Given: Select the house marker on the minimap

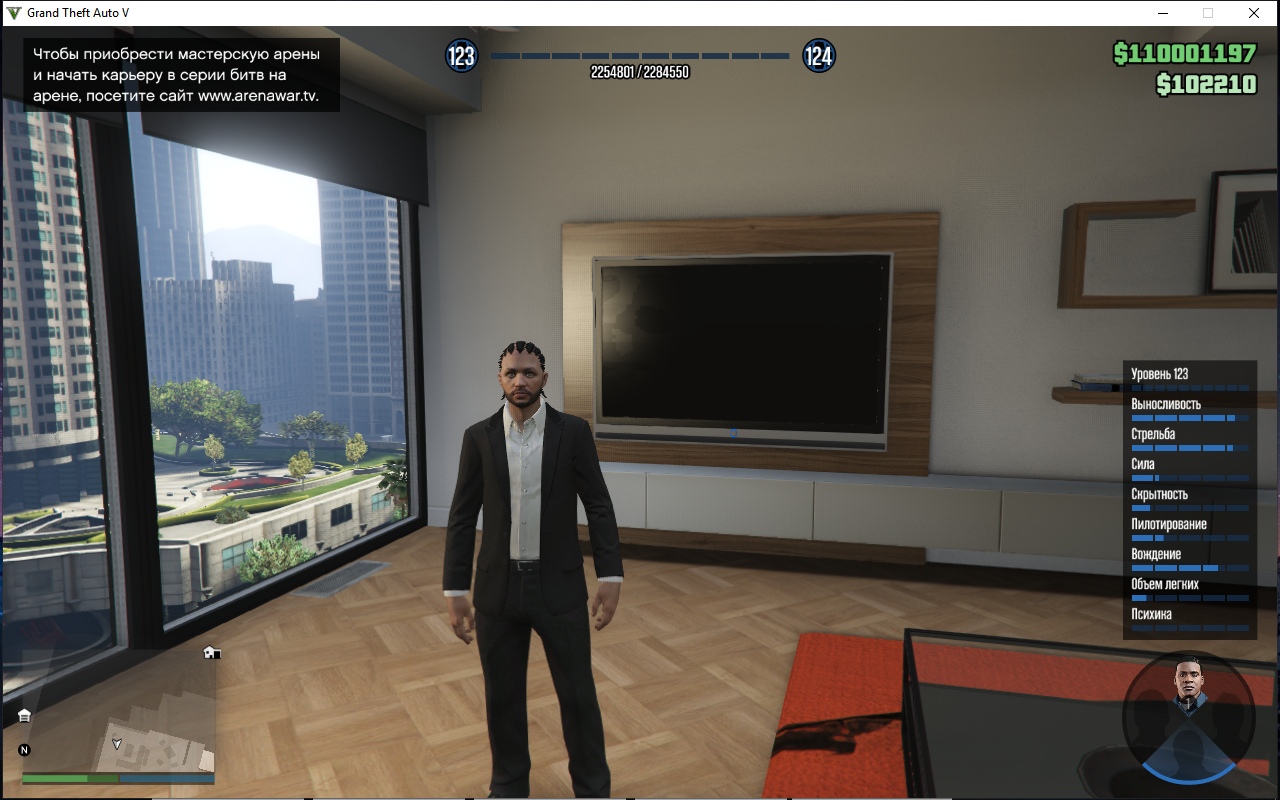Looking at the screenshot, I should tap(211, 652).
